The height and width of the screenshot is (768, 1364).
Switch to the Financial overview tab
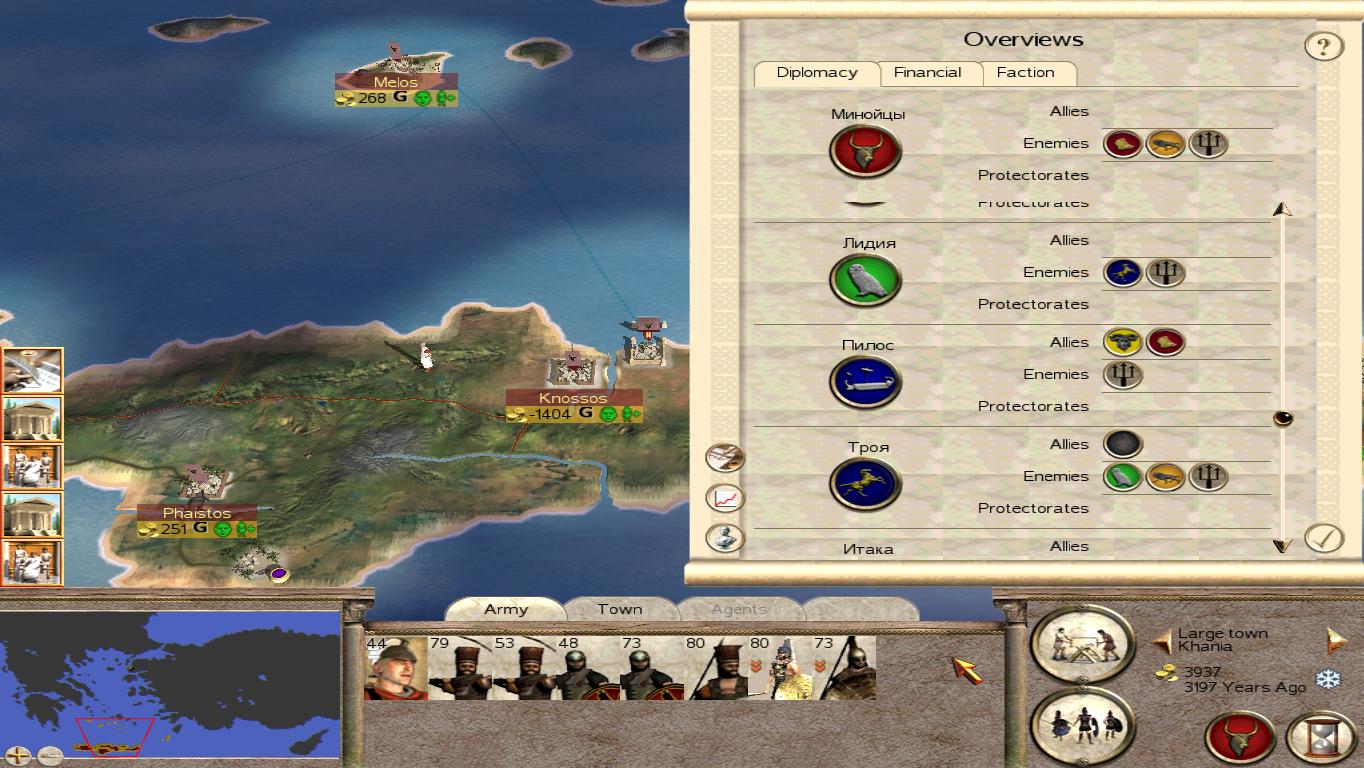927,73
